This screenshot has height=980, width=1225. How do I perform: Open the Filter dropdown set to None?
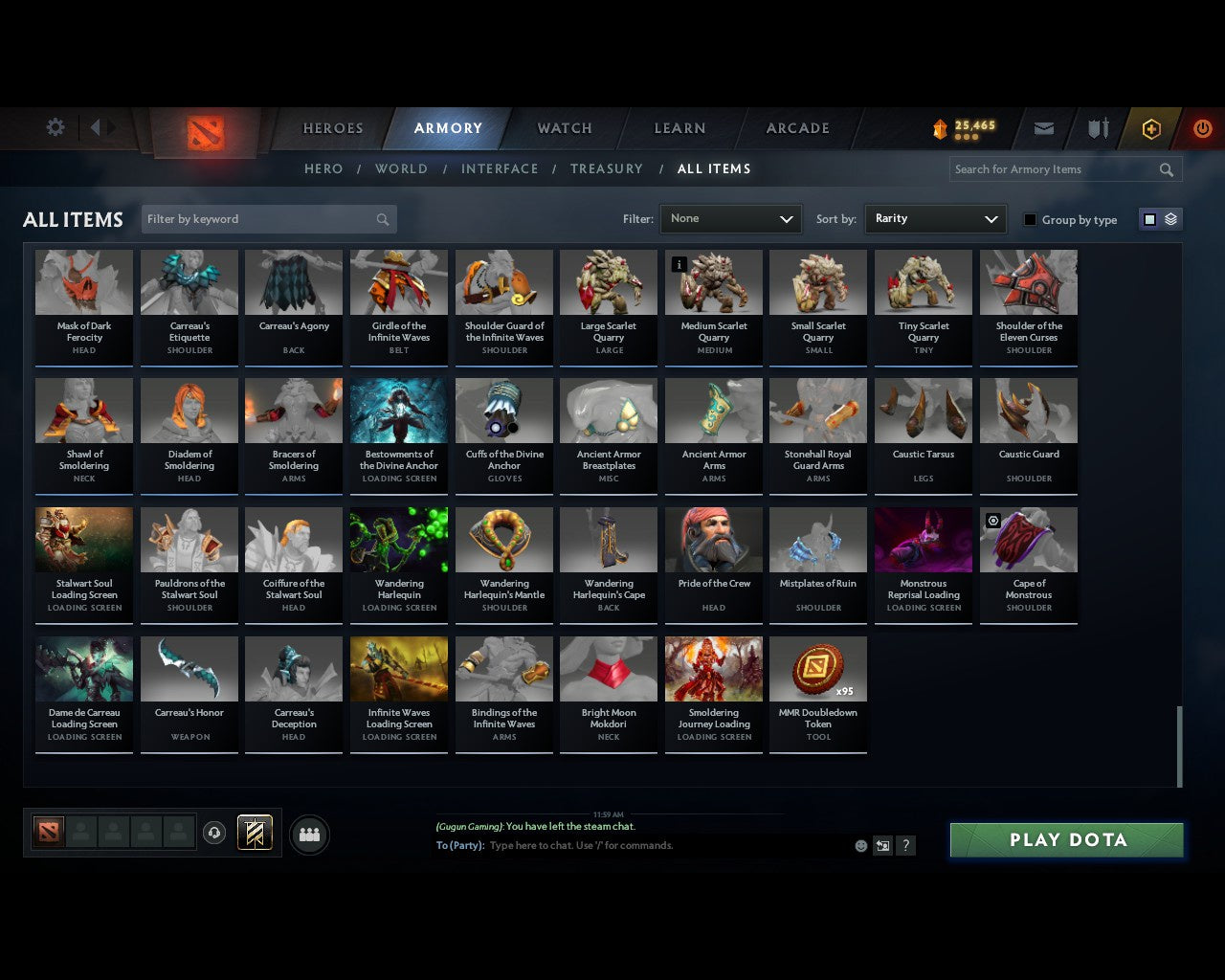point(730,218)
